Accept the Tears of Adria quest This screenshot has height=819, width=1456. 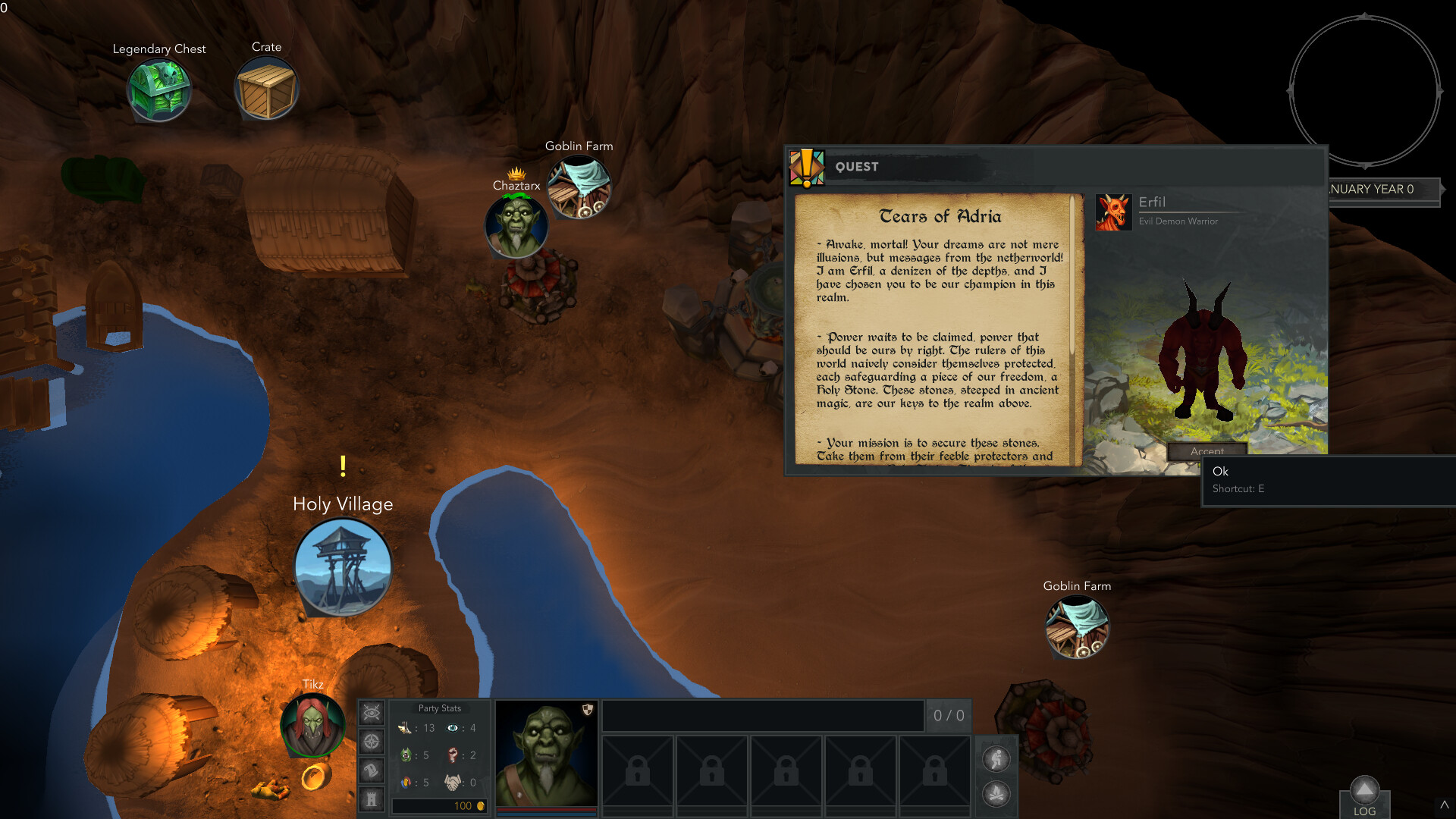point(1207,452)
